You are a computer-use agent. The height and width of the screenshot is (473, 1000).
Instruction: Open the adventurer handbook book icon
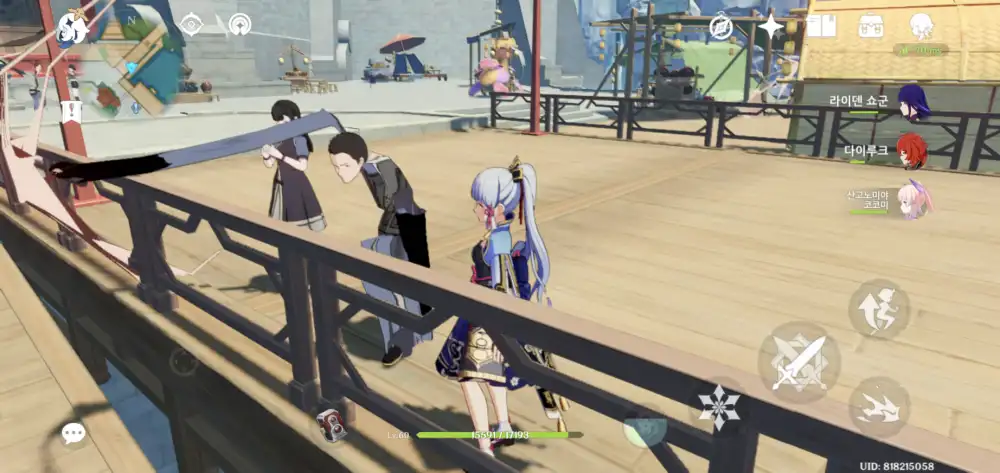(821, 26)
